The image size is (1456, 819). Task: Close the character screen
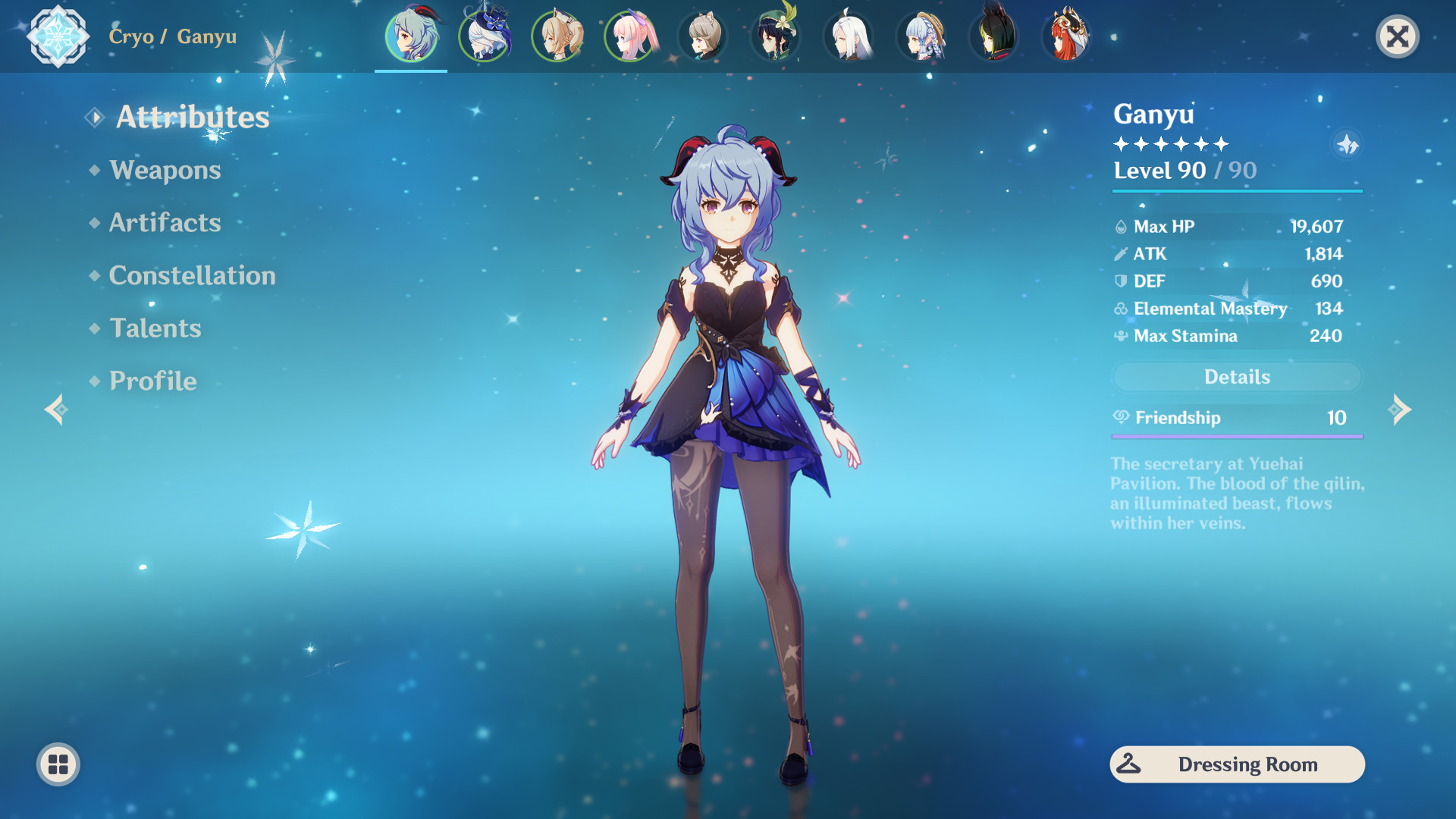pyautogui.click(x=1397, y=36)
